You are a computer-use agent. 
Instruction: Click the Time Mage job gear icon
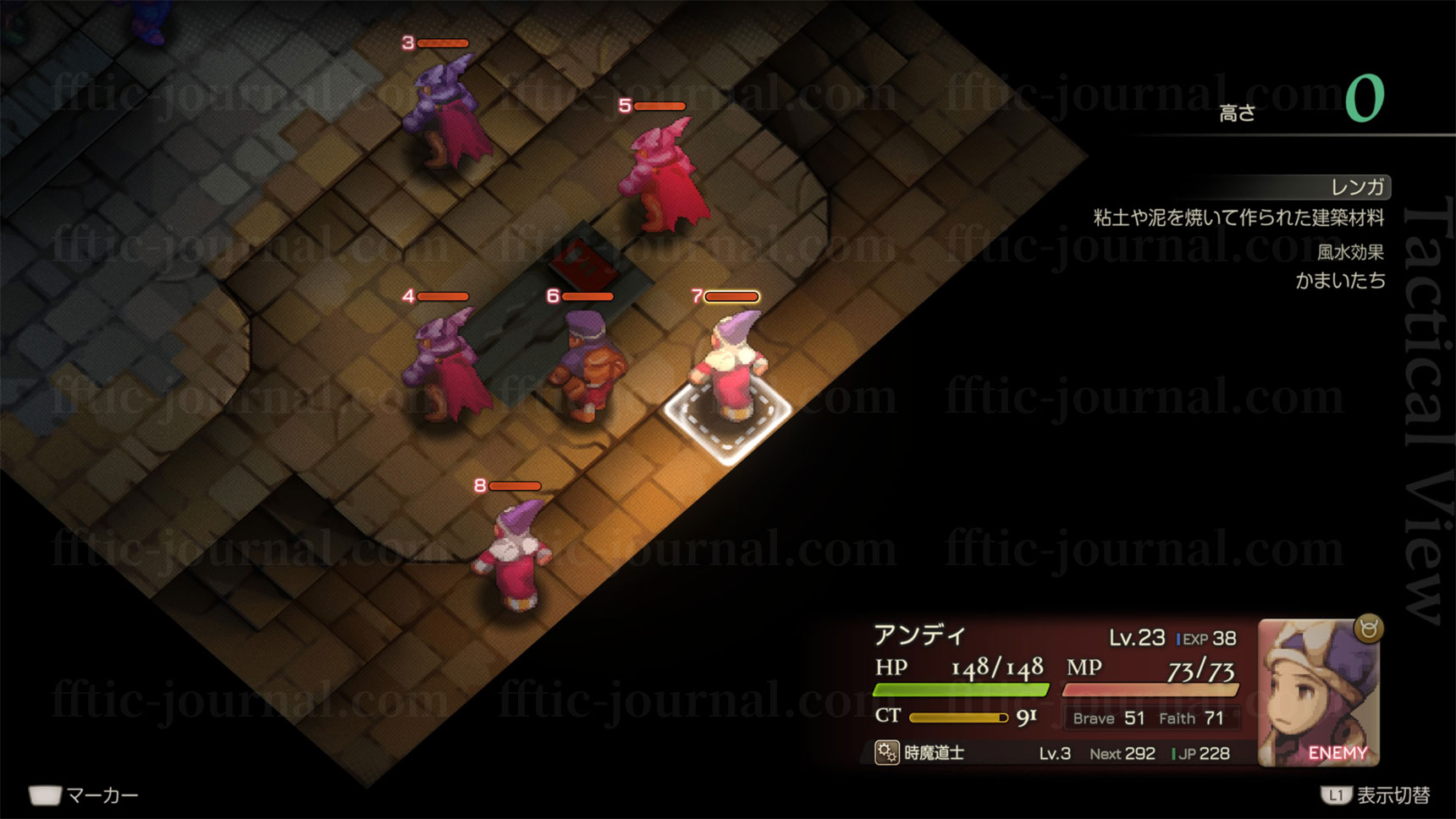pyautogui.click(x=886, y=752)
